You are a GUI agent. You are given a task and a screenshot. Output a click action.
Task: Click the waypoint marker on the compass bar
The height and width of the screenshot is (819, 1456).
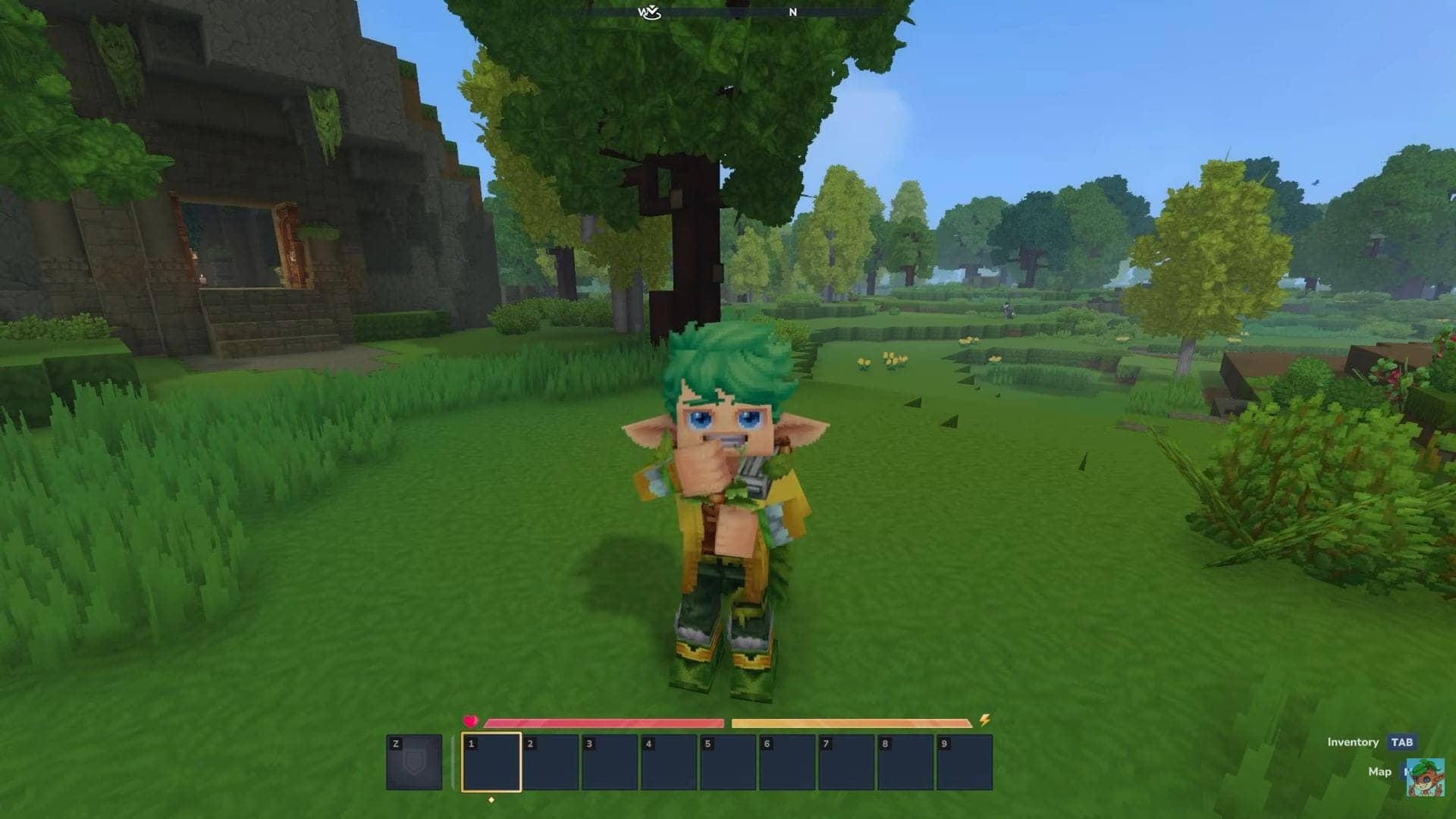652,14
